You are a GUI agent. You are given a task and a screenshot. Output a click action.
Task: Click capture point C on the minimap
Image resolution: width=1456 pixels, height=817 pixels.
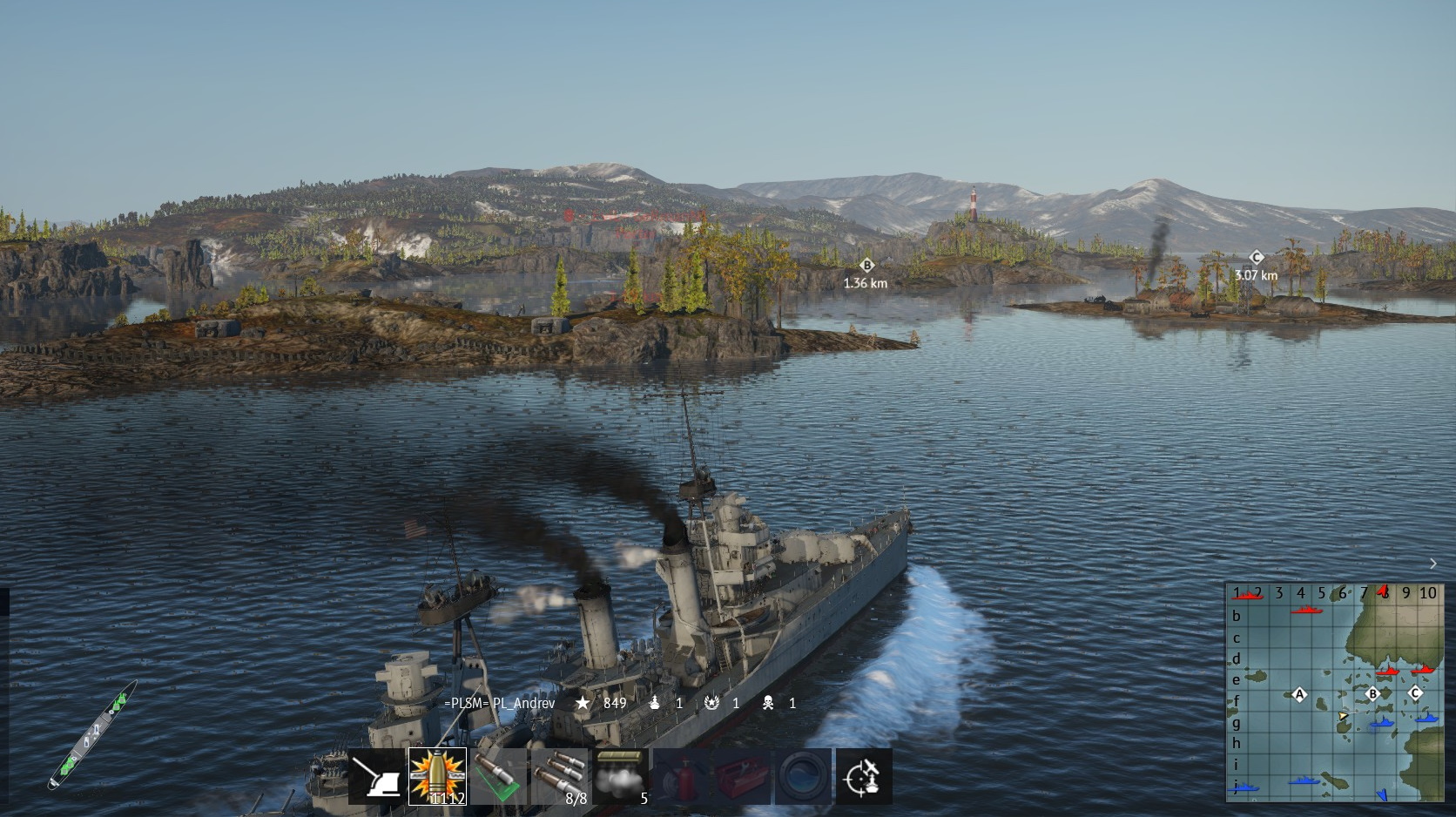coord(1415,693)
